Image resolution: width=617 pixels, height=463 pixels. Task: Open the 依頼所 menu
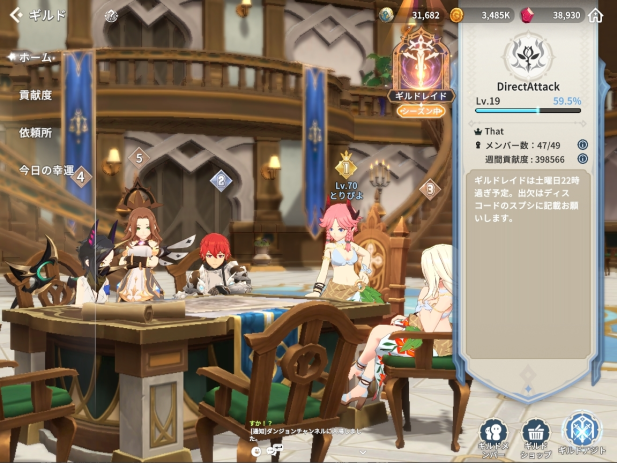(x=35, y=132)
